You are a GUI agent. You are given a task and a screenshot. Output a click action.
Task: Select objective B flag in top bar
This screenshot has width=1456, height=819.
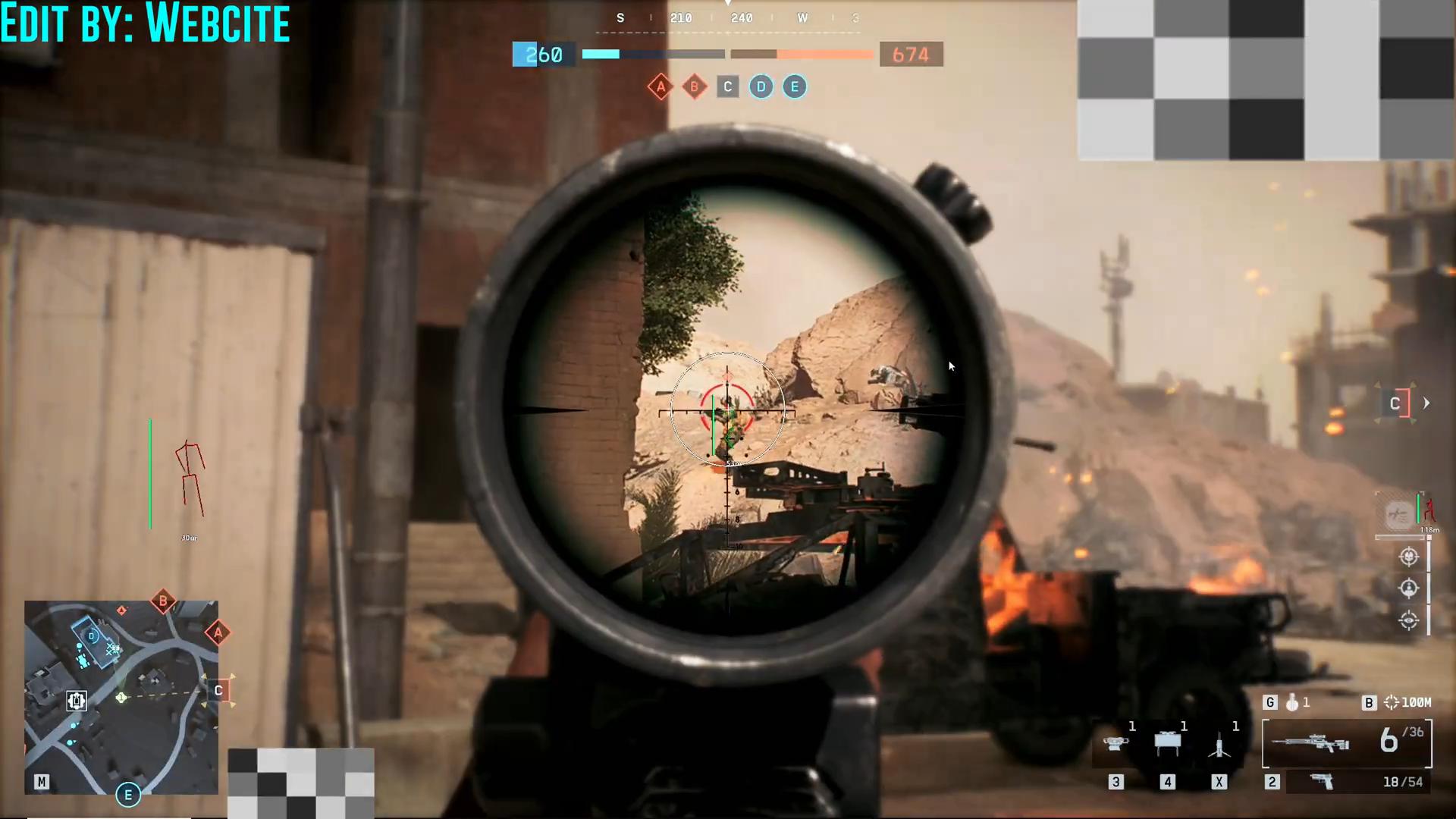694,87
